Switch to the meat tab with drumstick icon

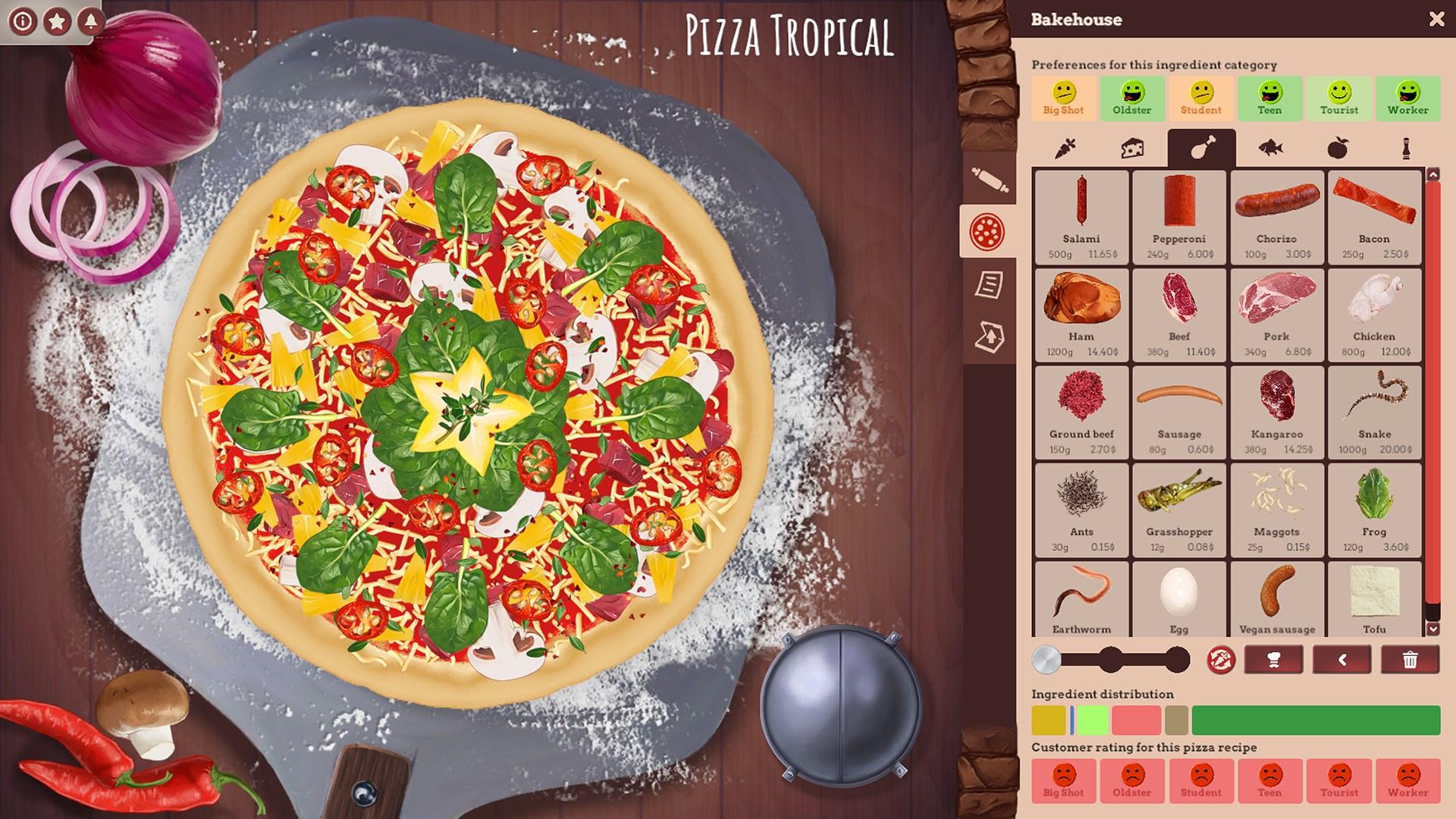[1202, 149]
